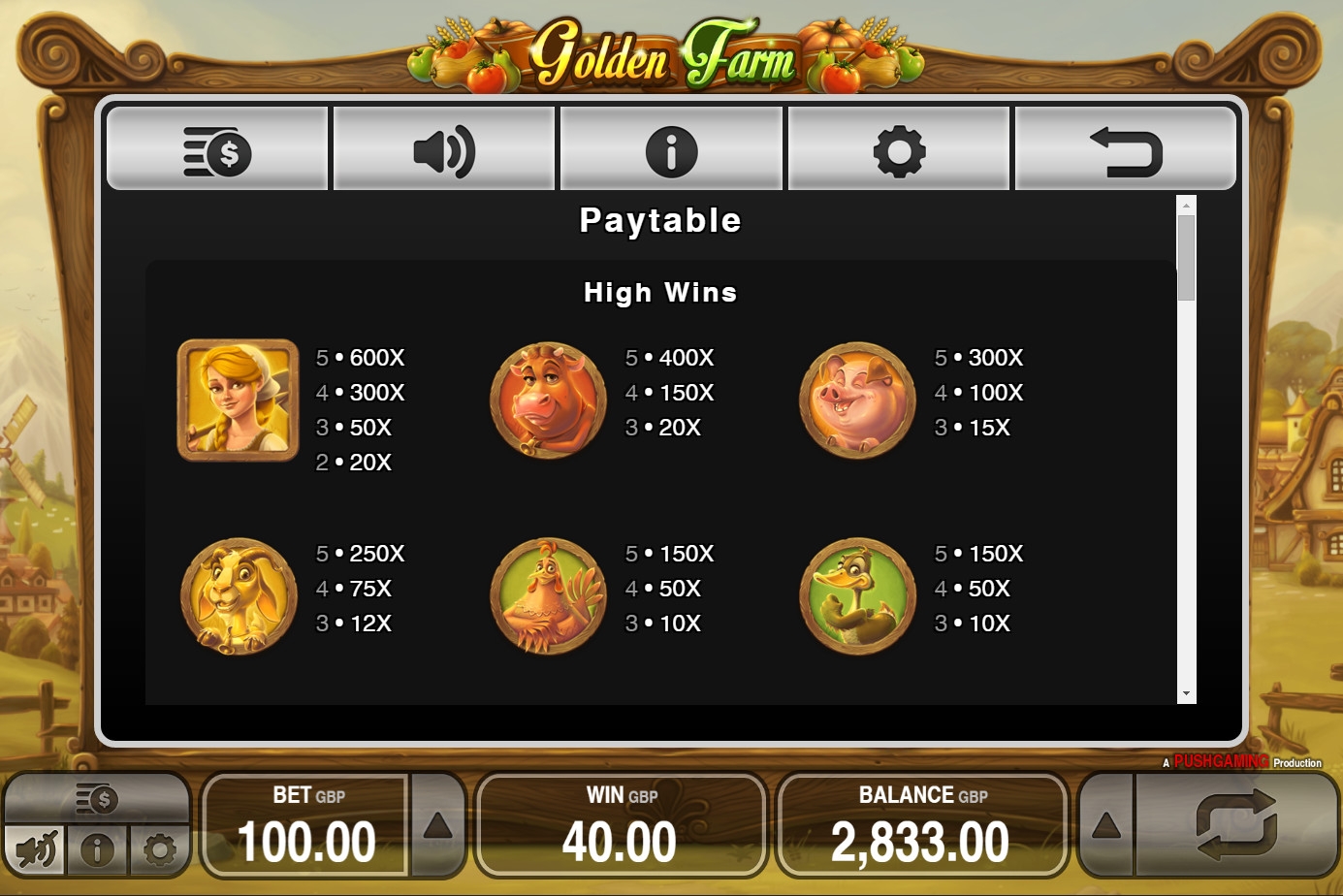Toggle the small mute speaker button
The image size is (1343, 896).
point(37,851)
